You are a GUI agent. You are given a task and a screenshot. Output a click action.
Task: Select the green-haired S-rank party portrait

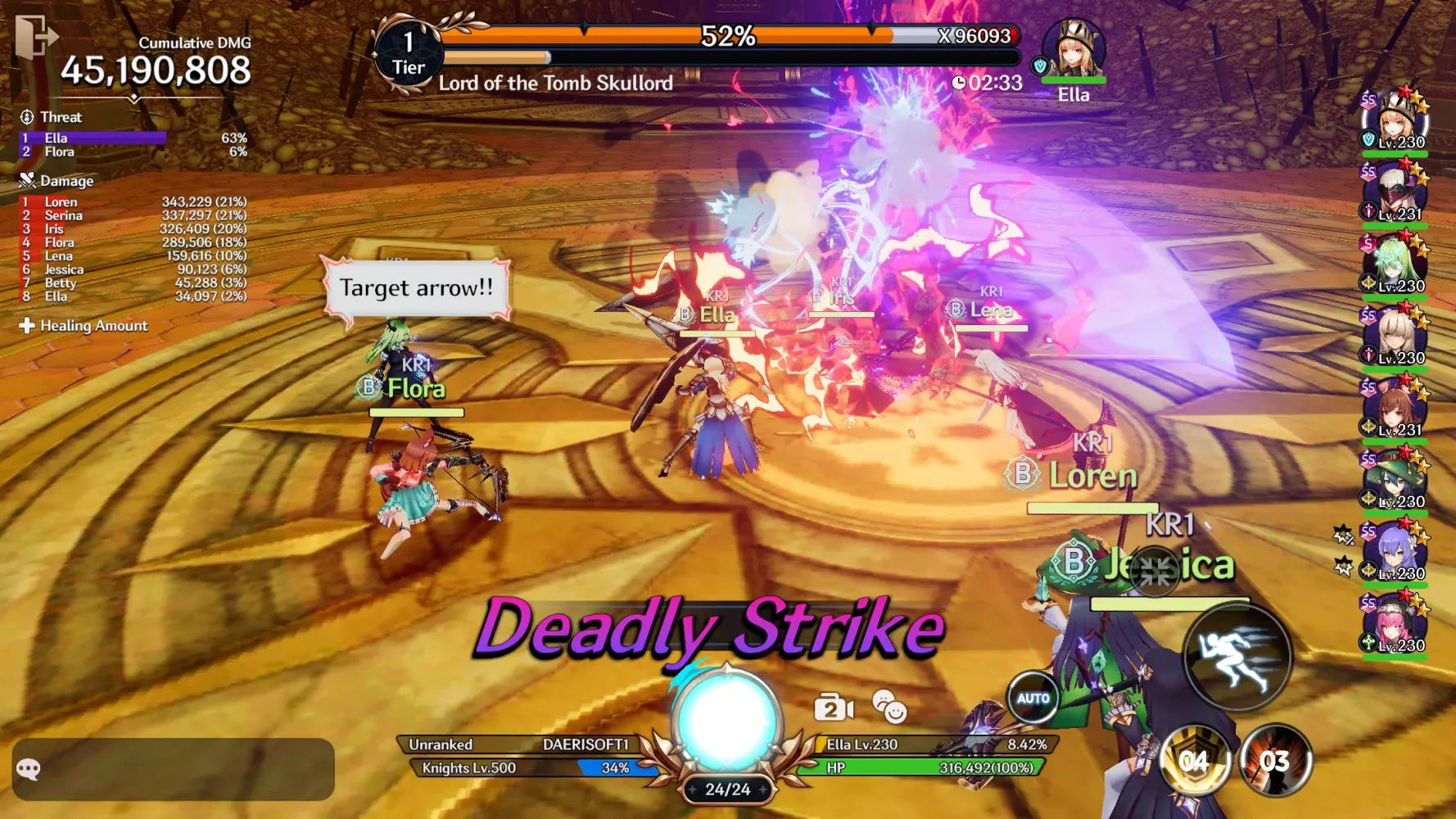tap(1395, 265)
